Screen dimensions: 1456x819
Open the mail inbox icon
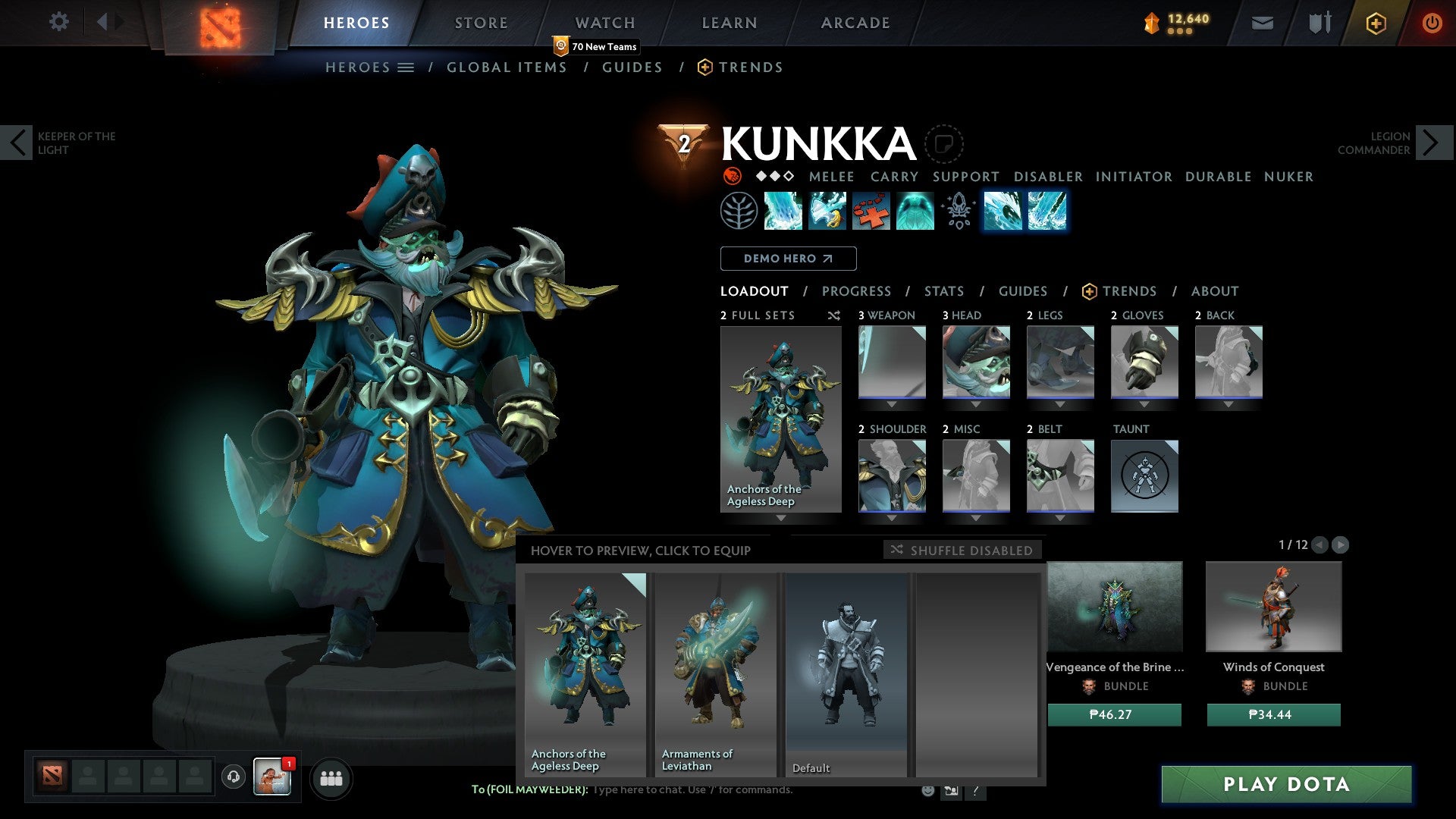1261,23
